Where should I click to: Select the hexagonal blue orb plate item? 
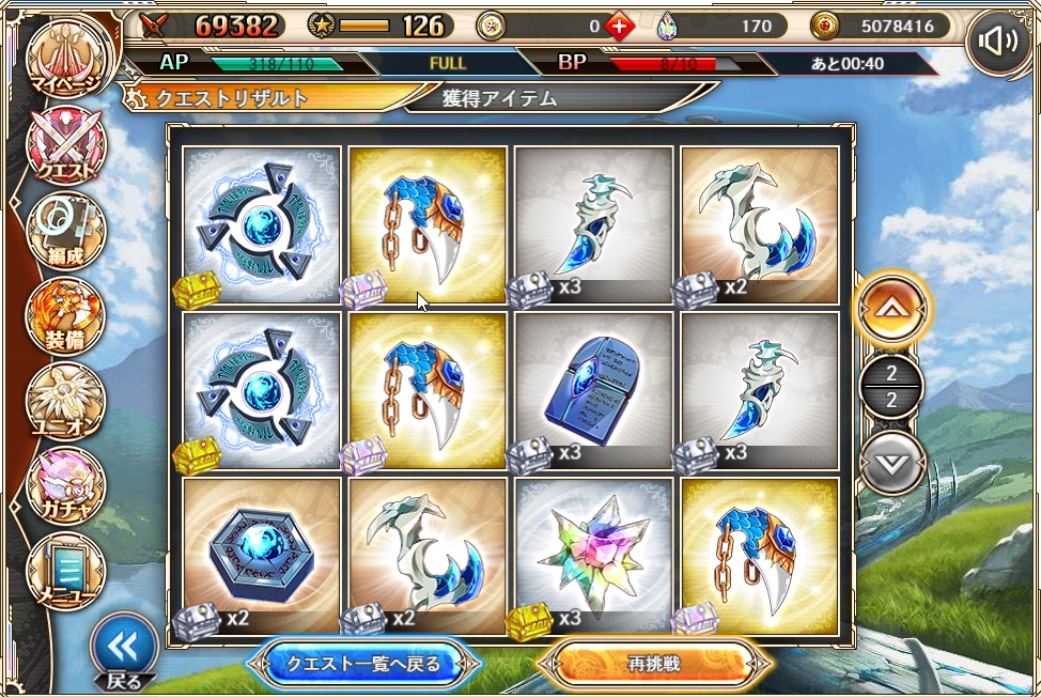(262, 556)
